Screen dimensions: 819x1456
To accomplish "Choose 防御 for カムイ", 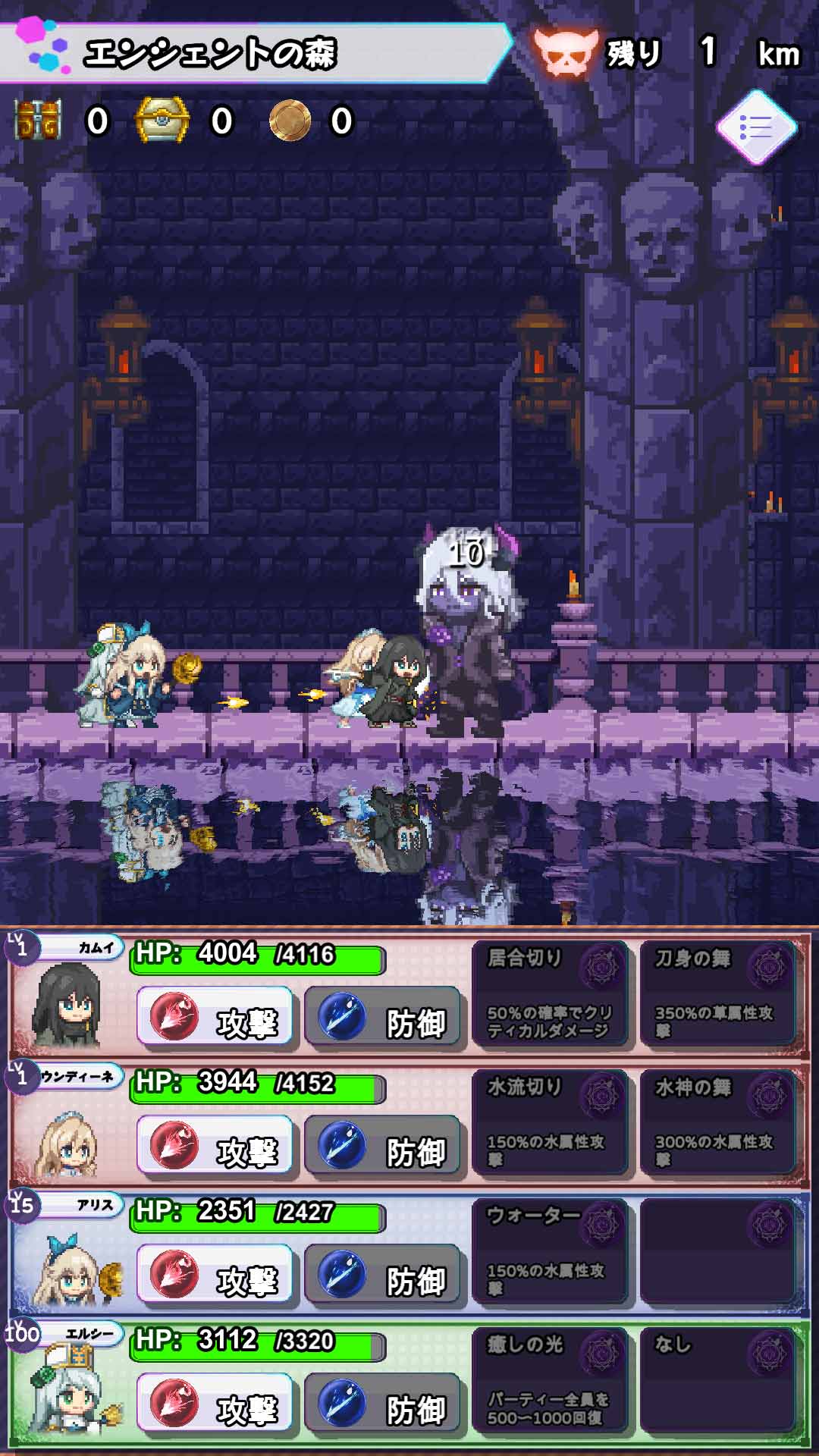I will click(x=384, y=1019).
